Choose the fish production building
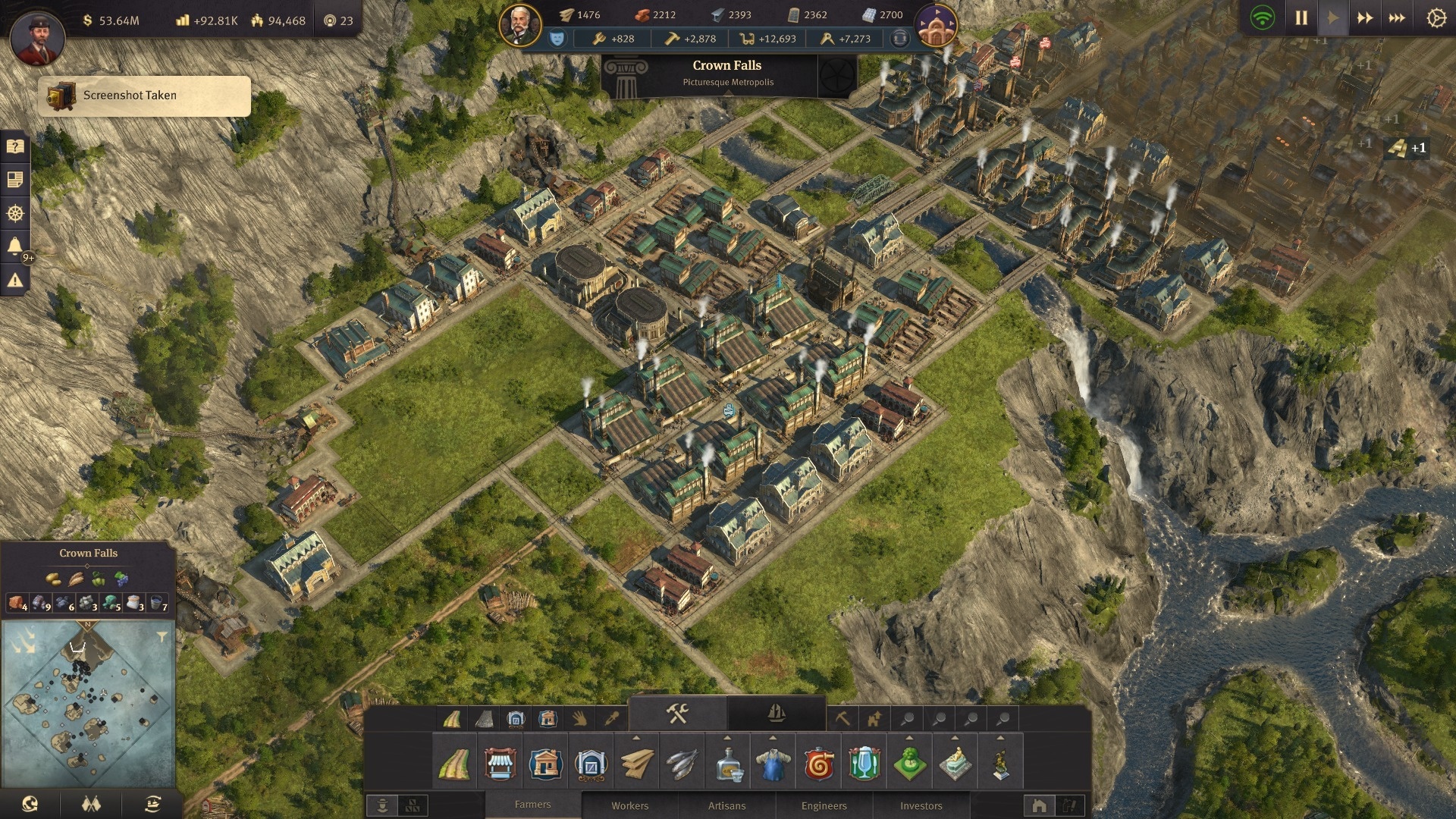 click(x=682, y=764)
